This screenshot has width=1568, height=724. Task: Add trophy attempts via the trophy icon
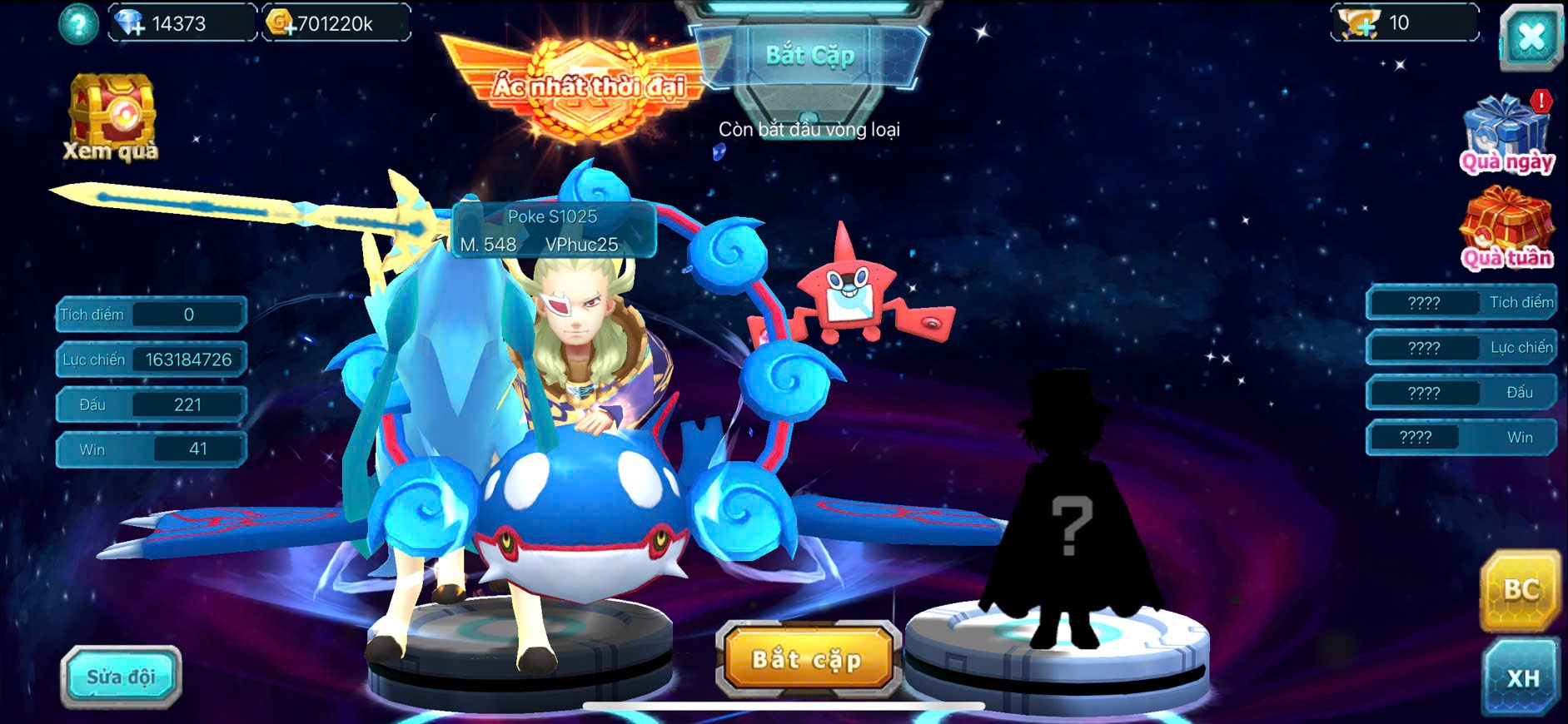point(1359,22)
